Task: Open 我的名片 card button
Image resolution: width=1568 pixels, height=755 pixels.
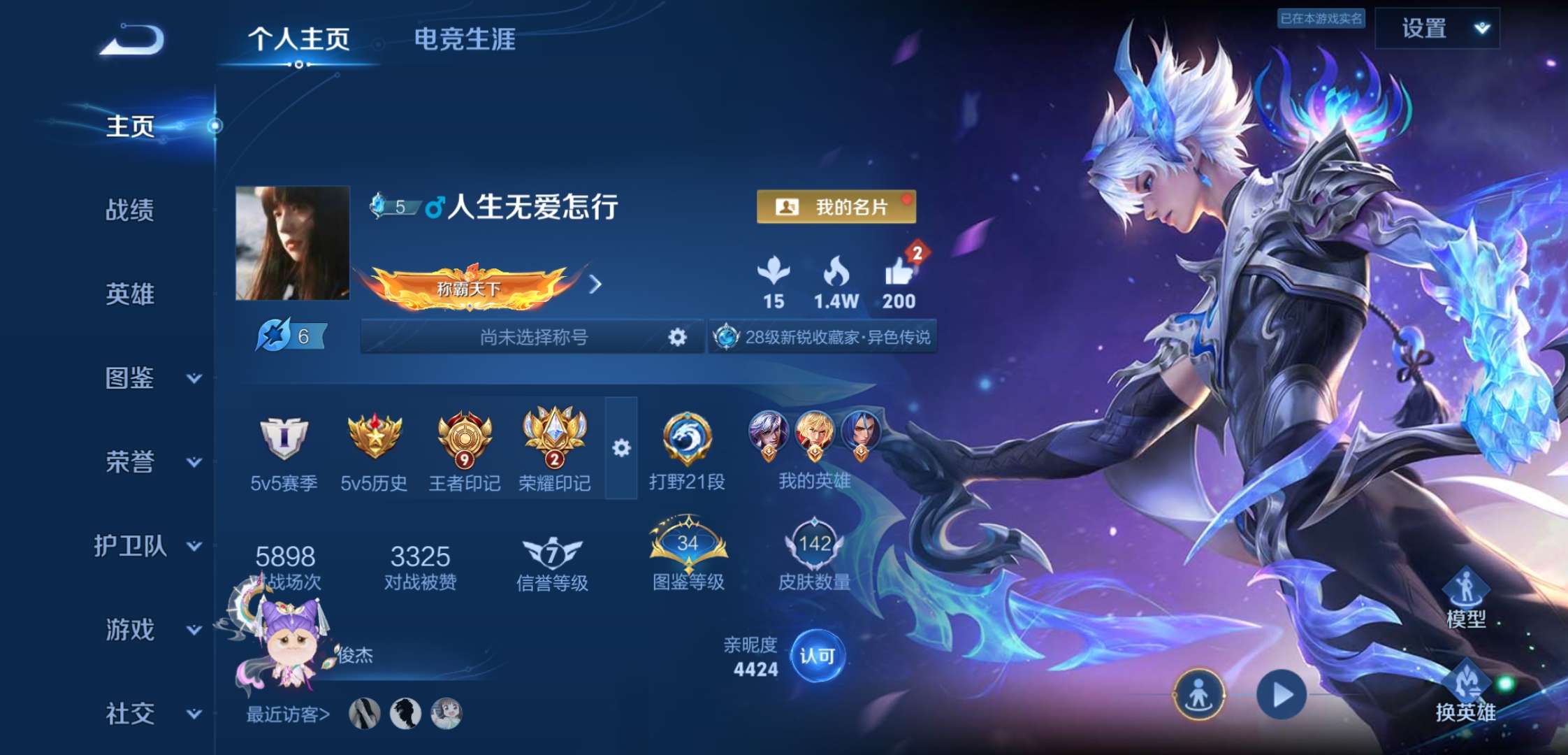Action: (x=836, y=207)
